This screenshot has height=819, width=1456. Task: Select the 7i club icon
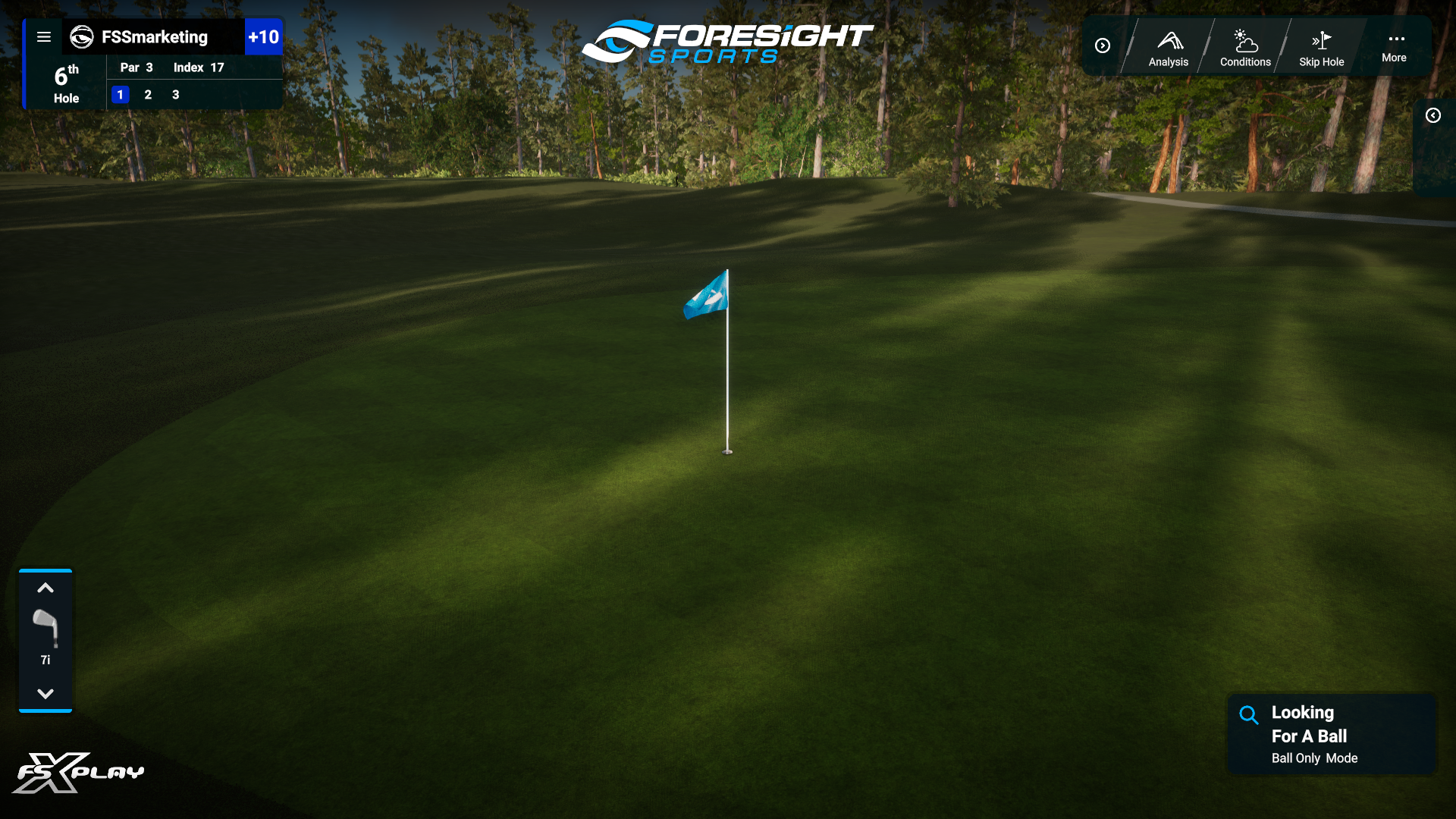click(x=45, y=628)
